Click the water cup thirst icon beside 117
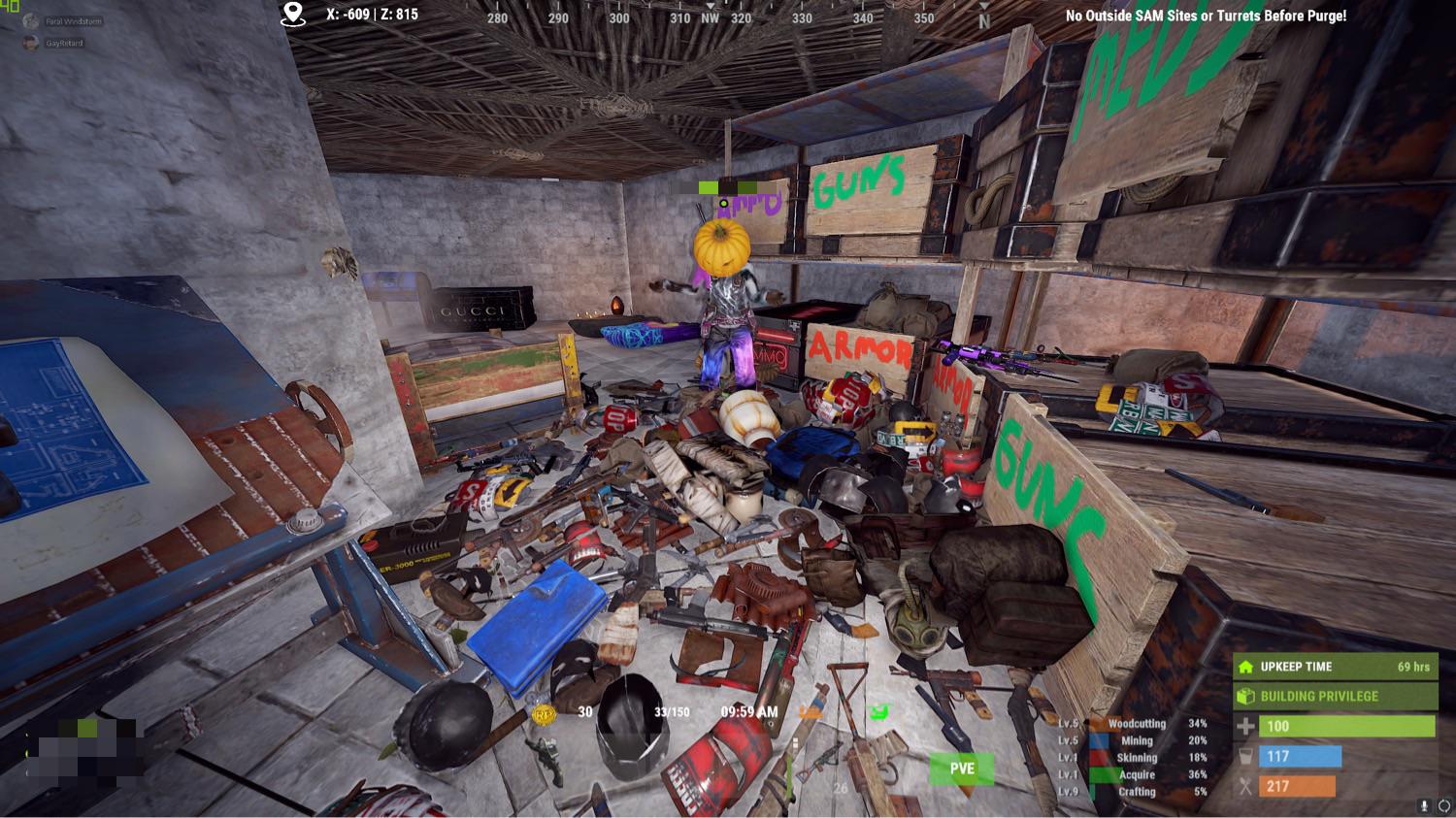 pos(1244,756)
